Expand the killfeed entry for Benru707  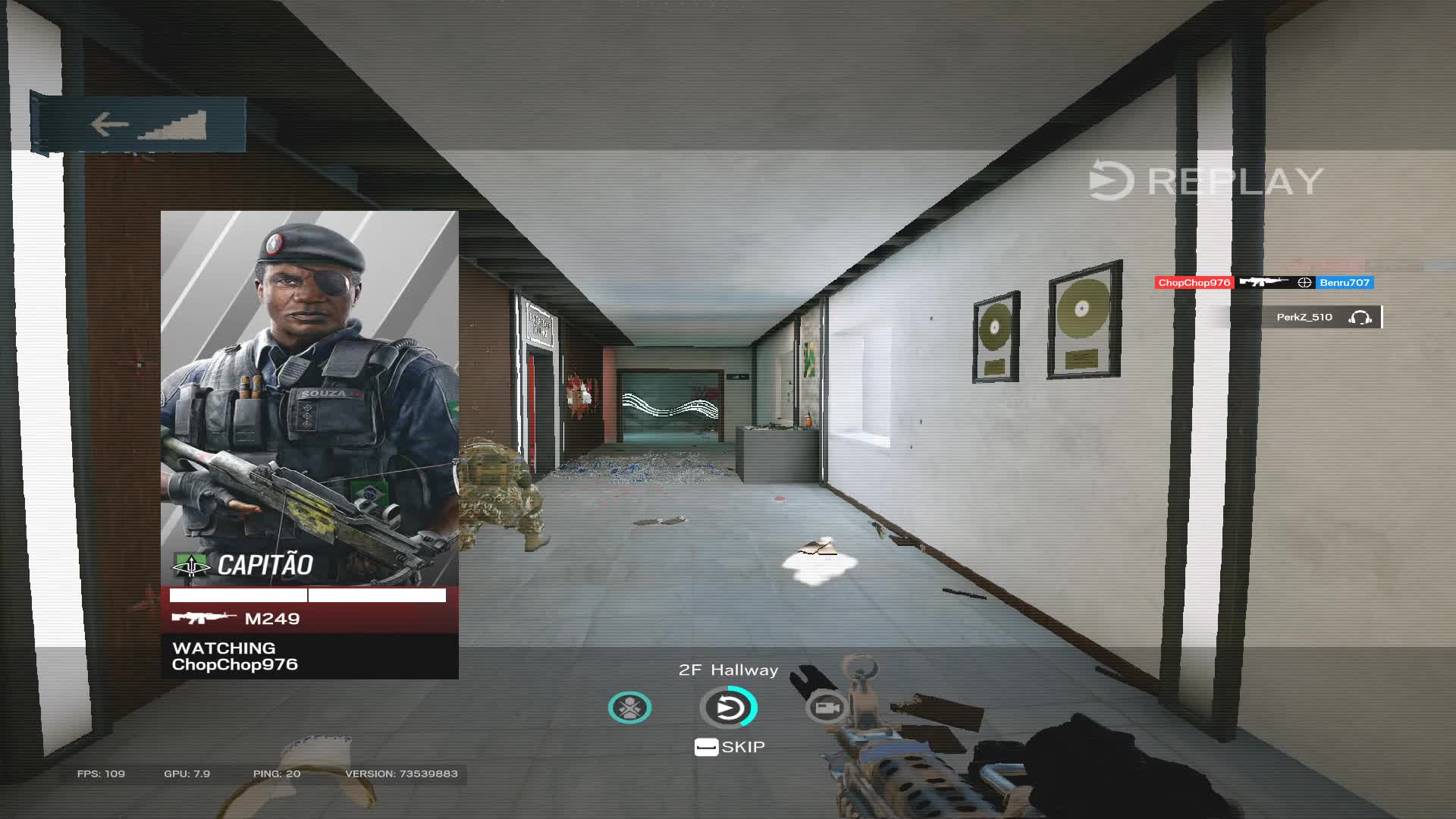(1346, 282)
